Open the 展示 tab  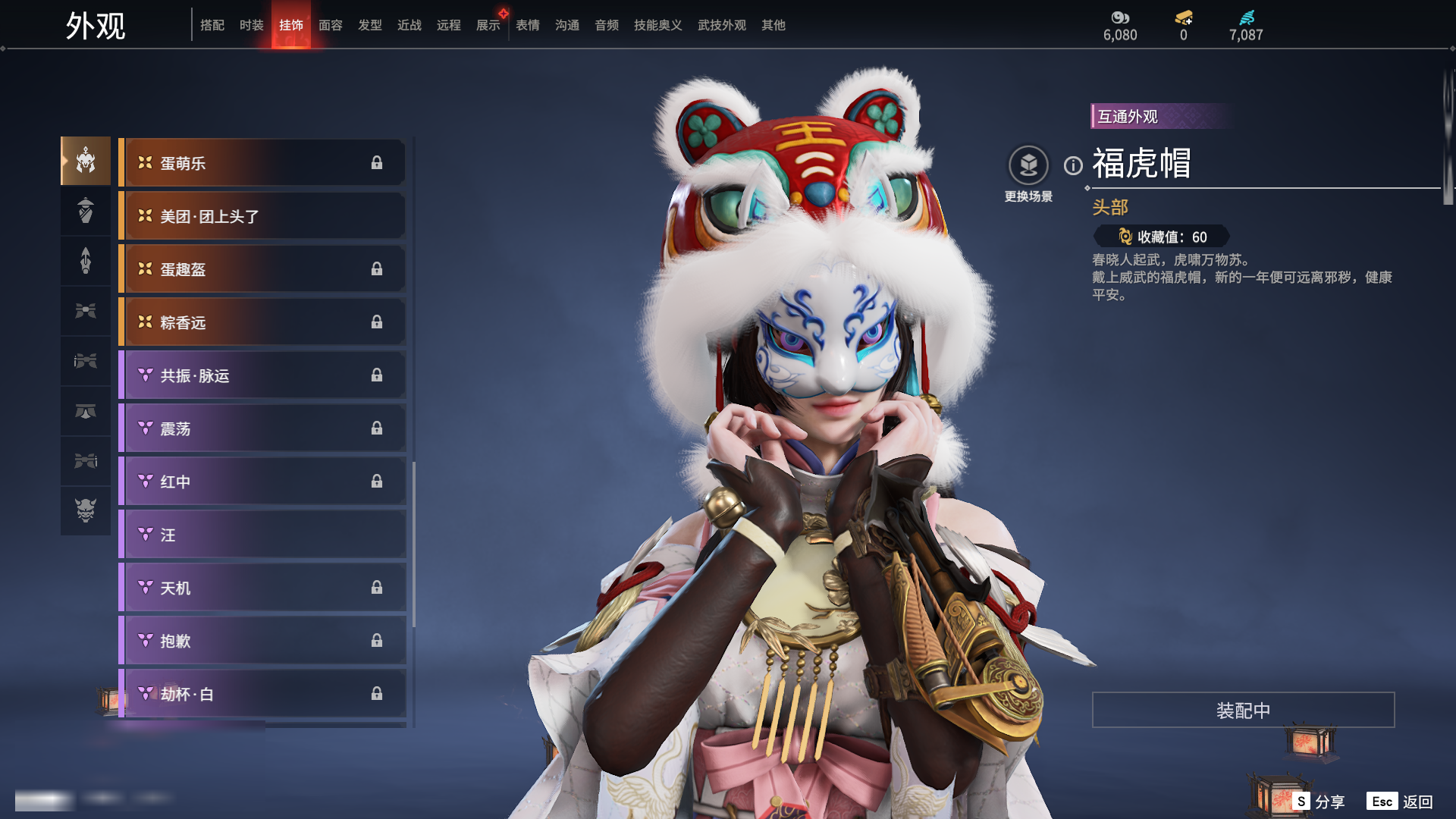(x=488, y=25)
